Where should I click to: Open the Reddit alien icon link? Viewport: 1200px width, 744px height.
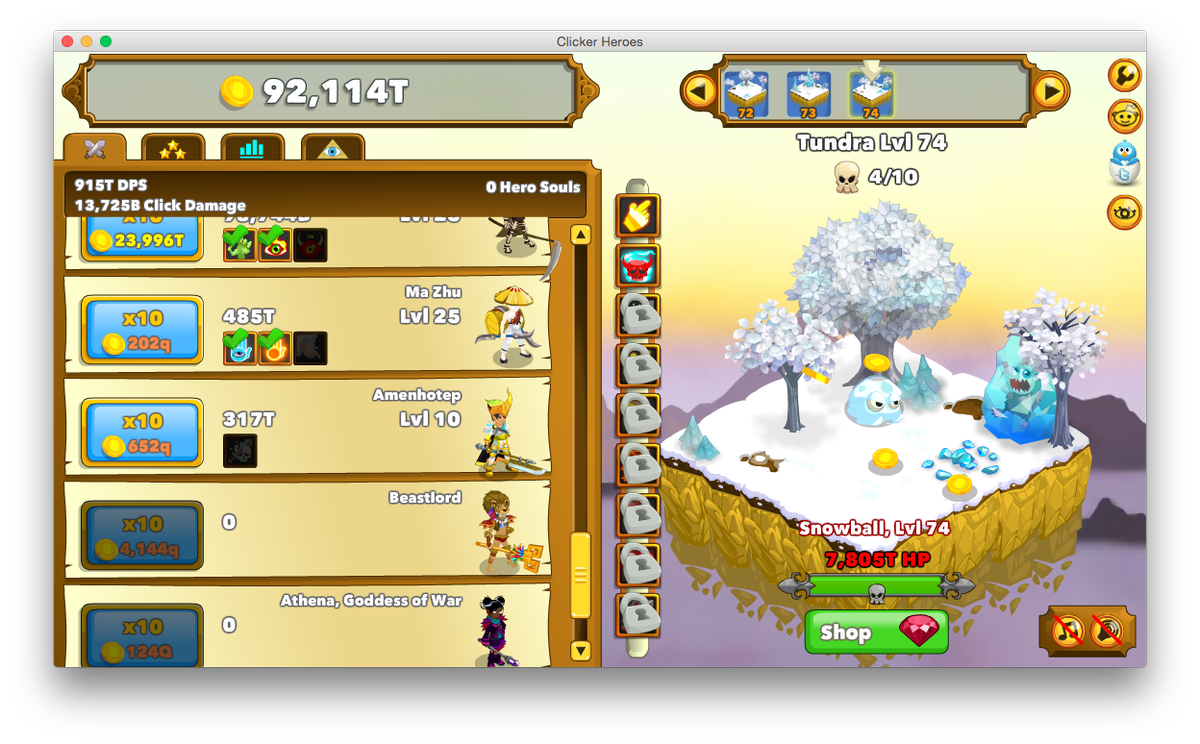(1126, 117)
